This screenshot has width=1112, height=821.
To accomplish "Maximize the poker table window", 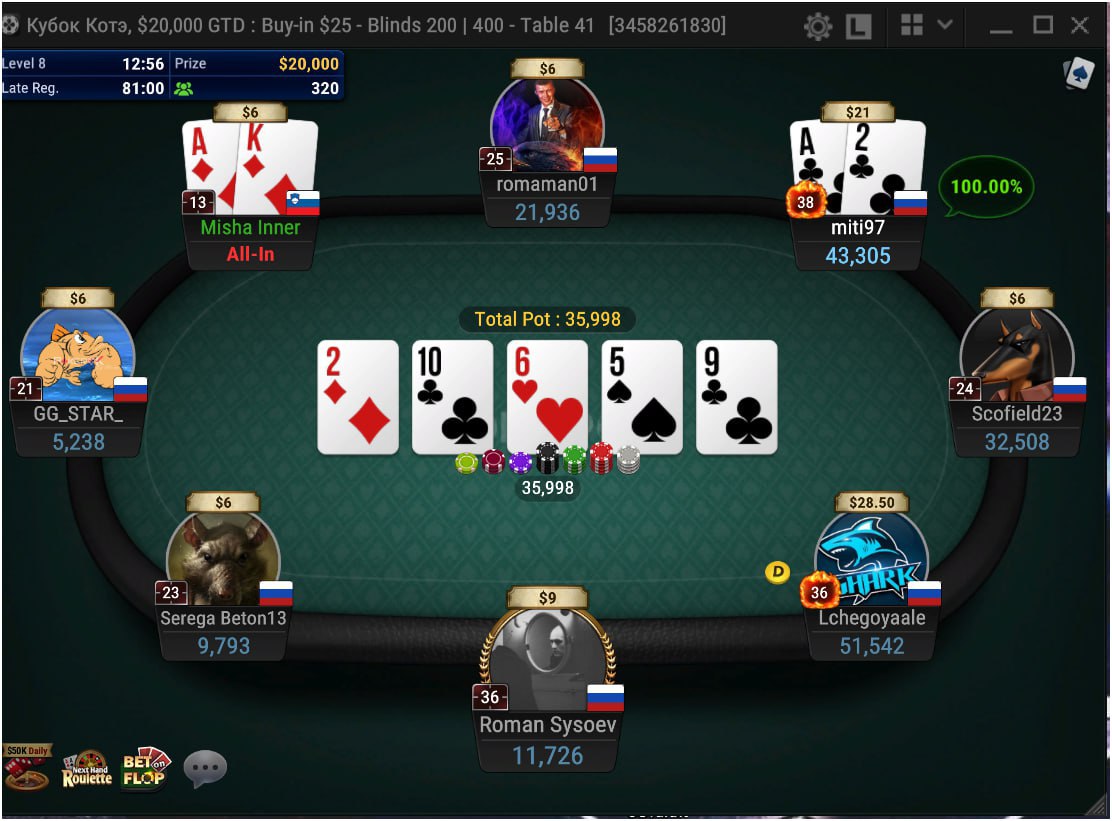I will [1042, 25].
